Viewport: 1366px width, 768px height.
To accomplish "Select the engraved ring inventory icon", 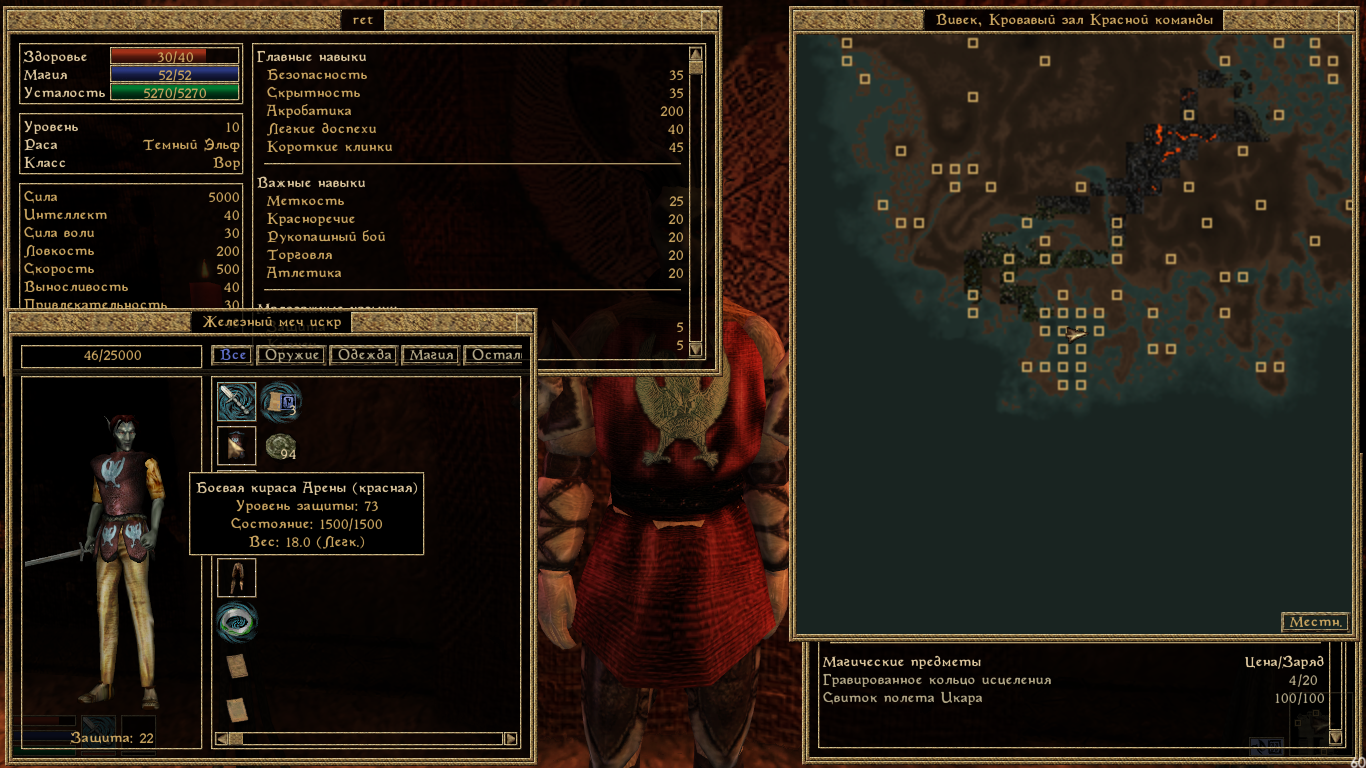I will tap(237, 622).
